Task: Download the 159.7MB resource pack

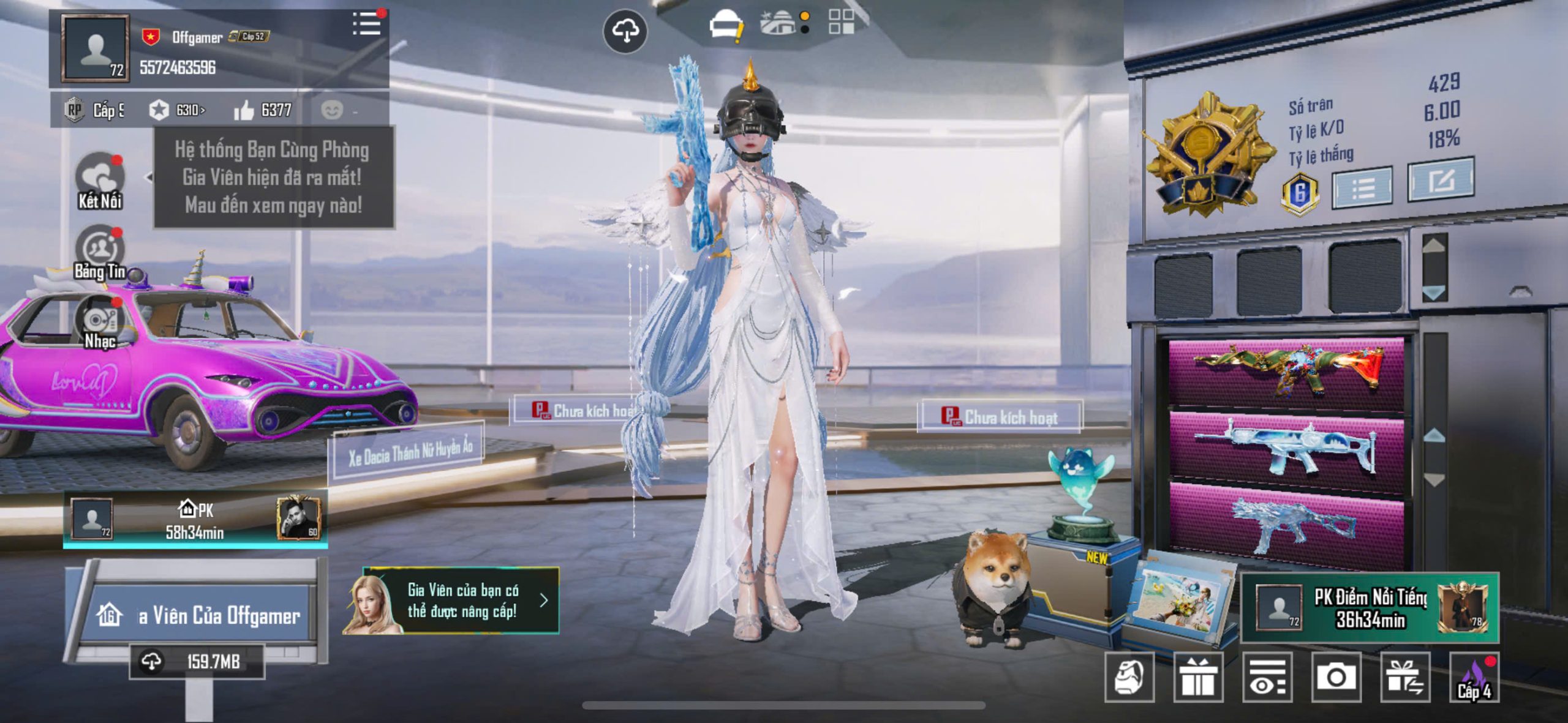Action: coord(197,662)
